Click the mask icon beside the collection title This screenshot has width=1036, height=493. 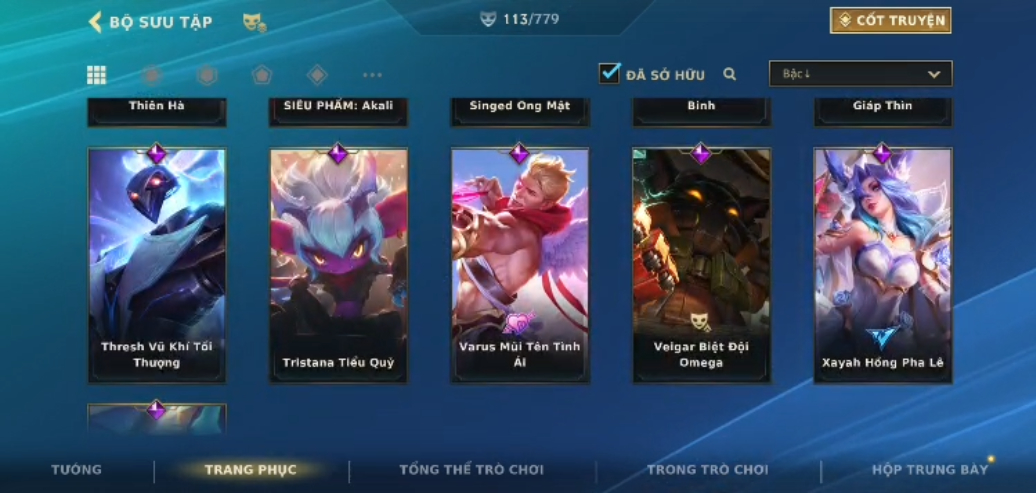(x=254, y=22)
